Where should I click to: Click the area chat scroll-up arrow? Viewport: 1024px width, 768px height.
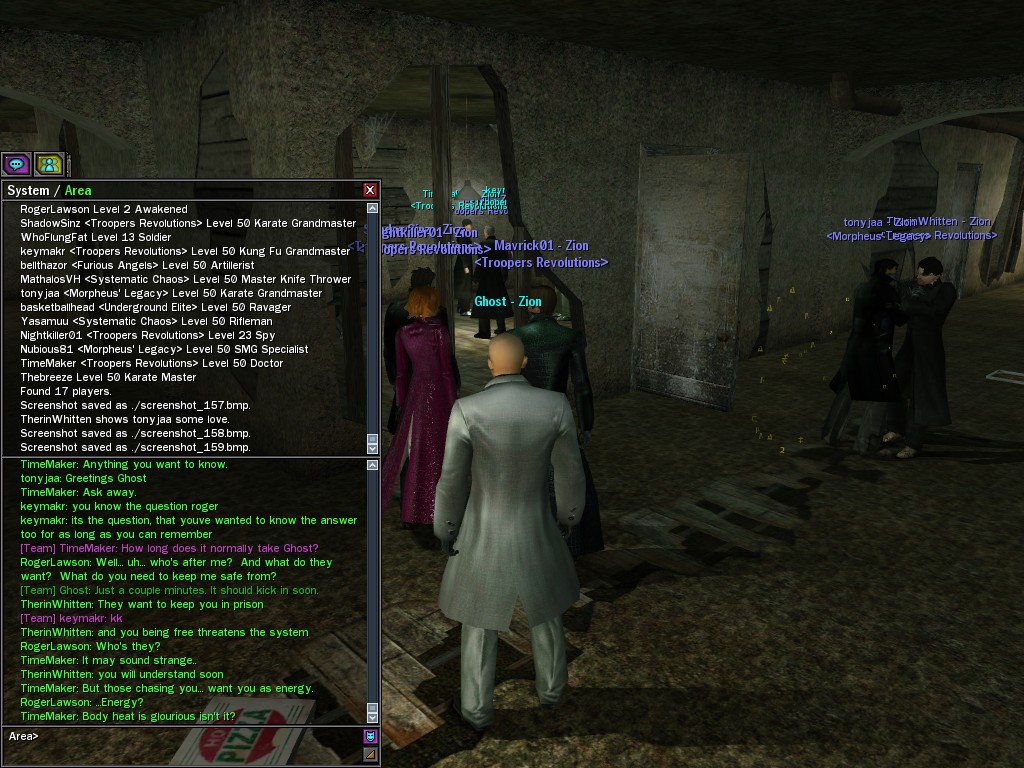tap(373, 464)
